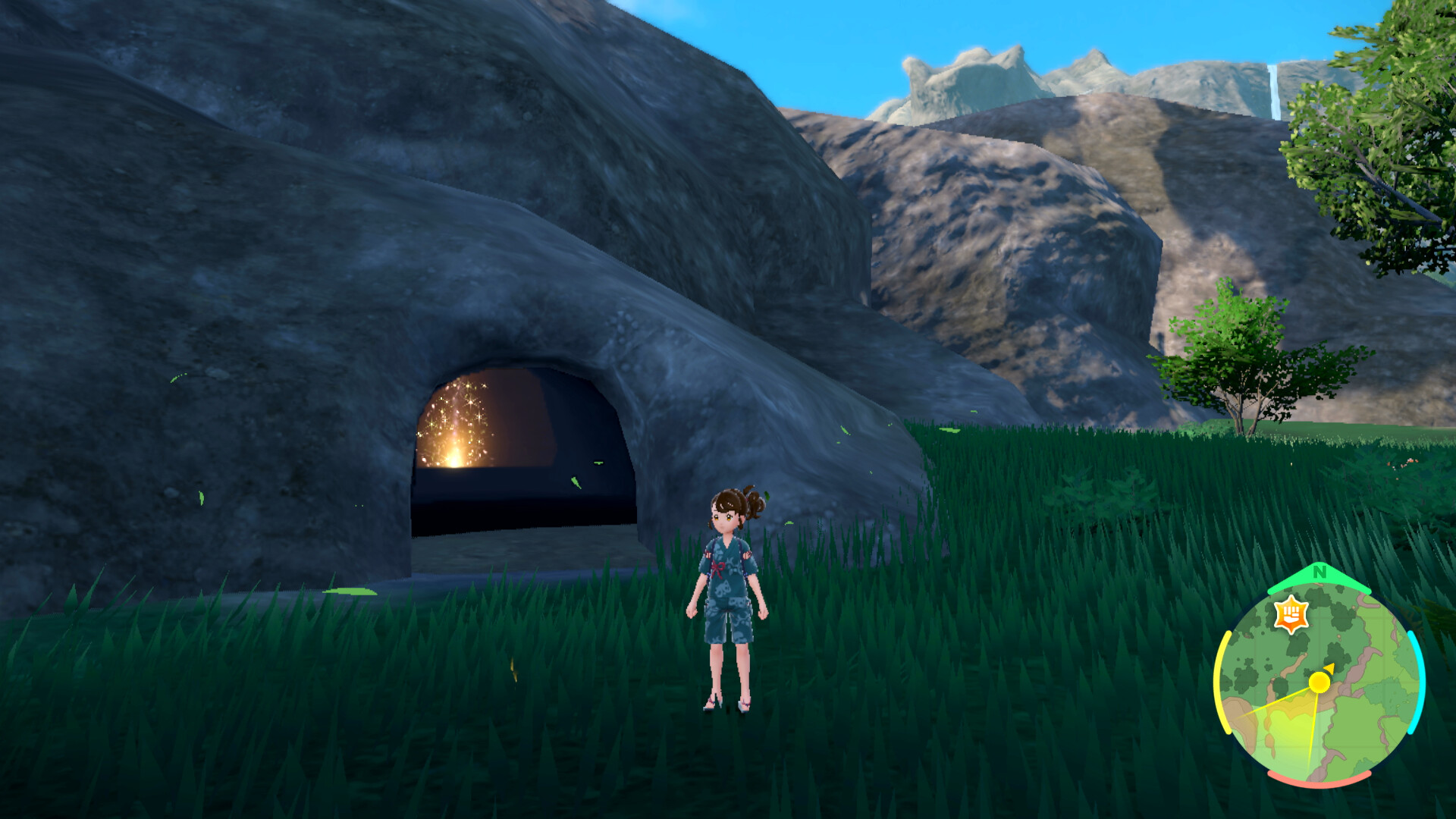
Task: Select the orange fist badge map marker
Action: coord(1291,613)
